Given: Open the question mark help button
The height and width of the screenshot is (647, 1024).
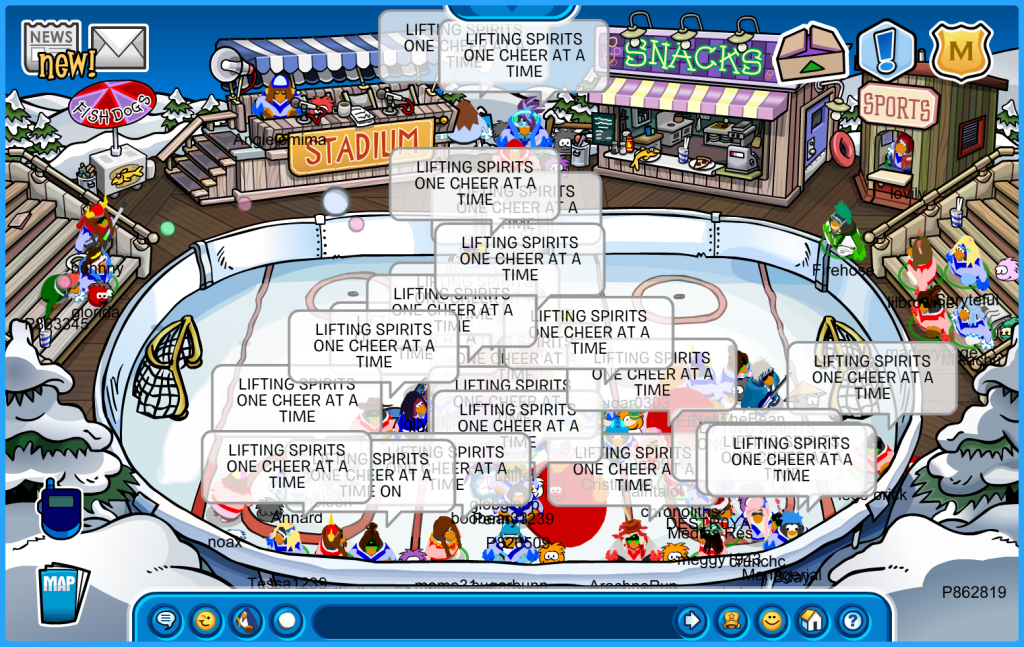Looking at the screenshot, I should pyautogui.click(x=852, y=621).
